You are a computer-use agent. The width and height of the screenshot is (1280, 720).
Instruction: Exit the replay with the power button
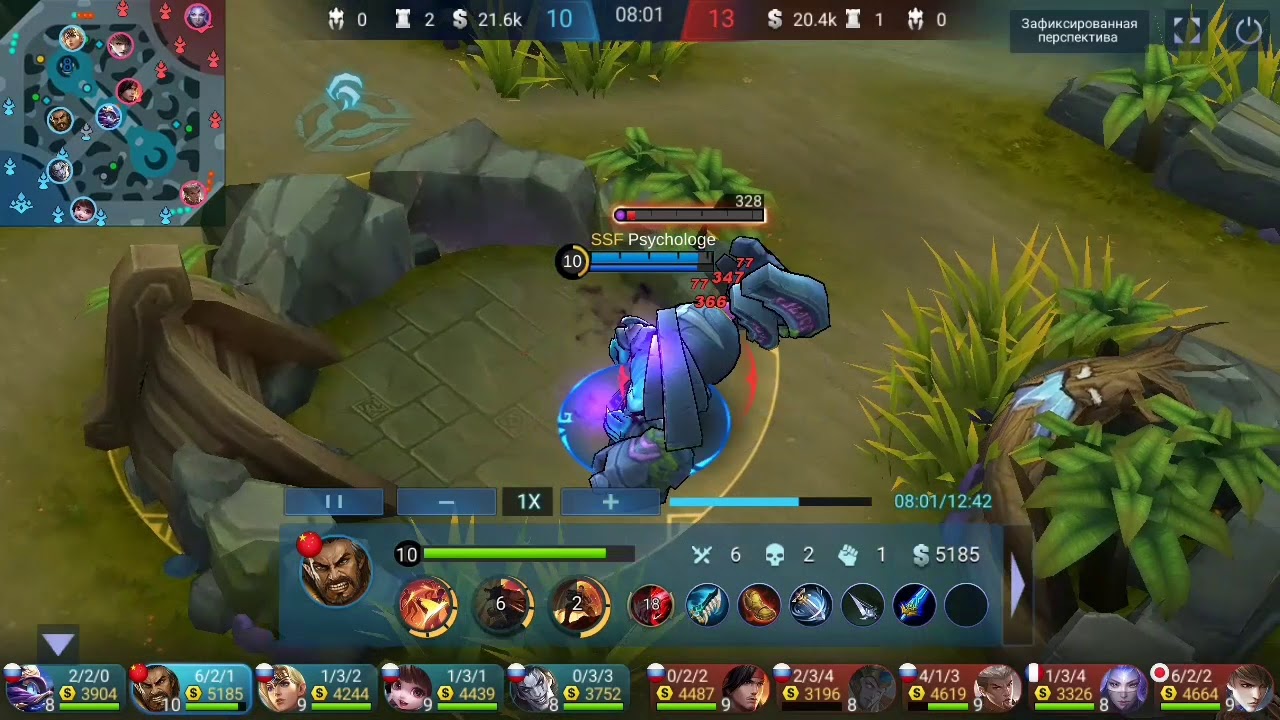pos(1249,31)
